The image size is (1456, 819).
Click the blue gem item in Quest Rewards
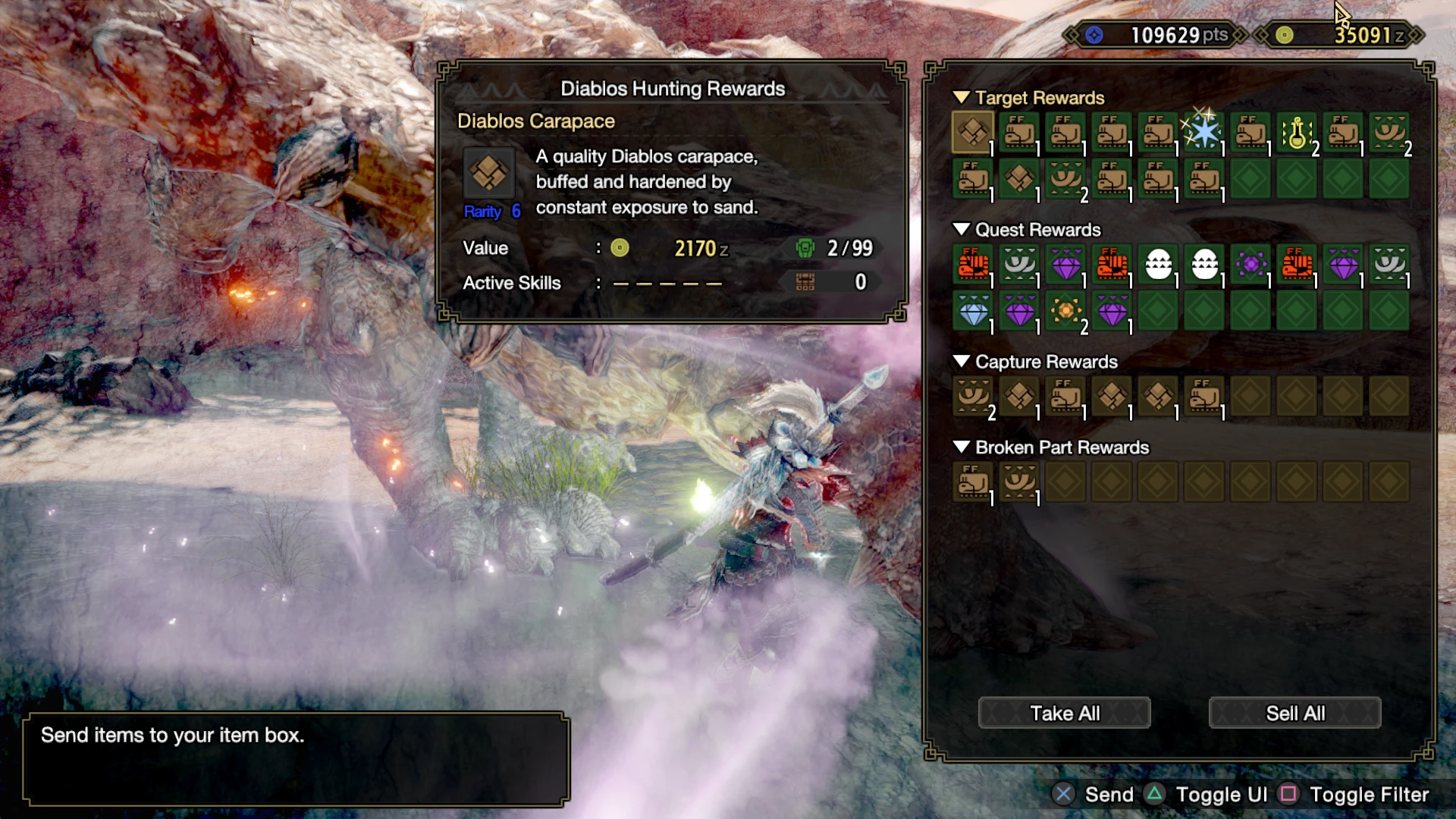pyautogui.click(x=973, y=312)
